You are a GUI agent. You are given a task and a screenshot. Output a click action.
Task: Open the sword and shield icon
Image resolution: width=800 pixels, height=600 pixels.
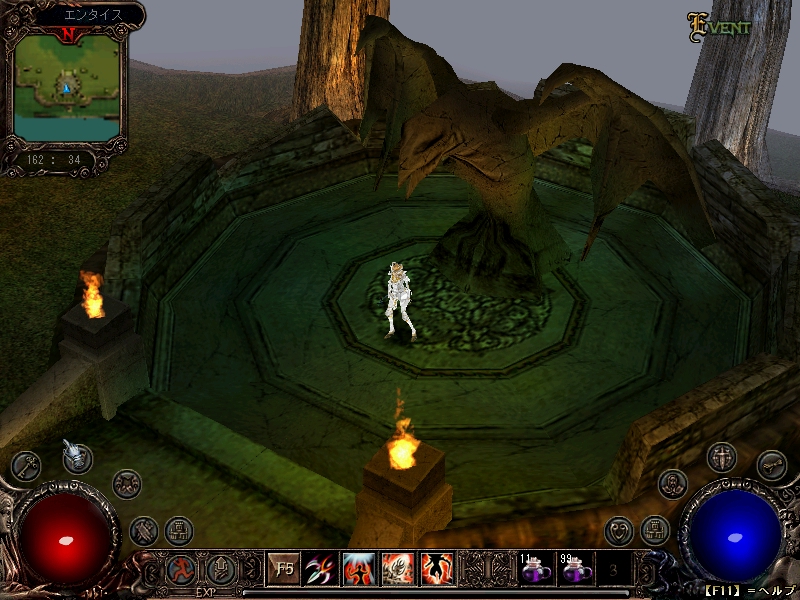(722, 458)
